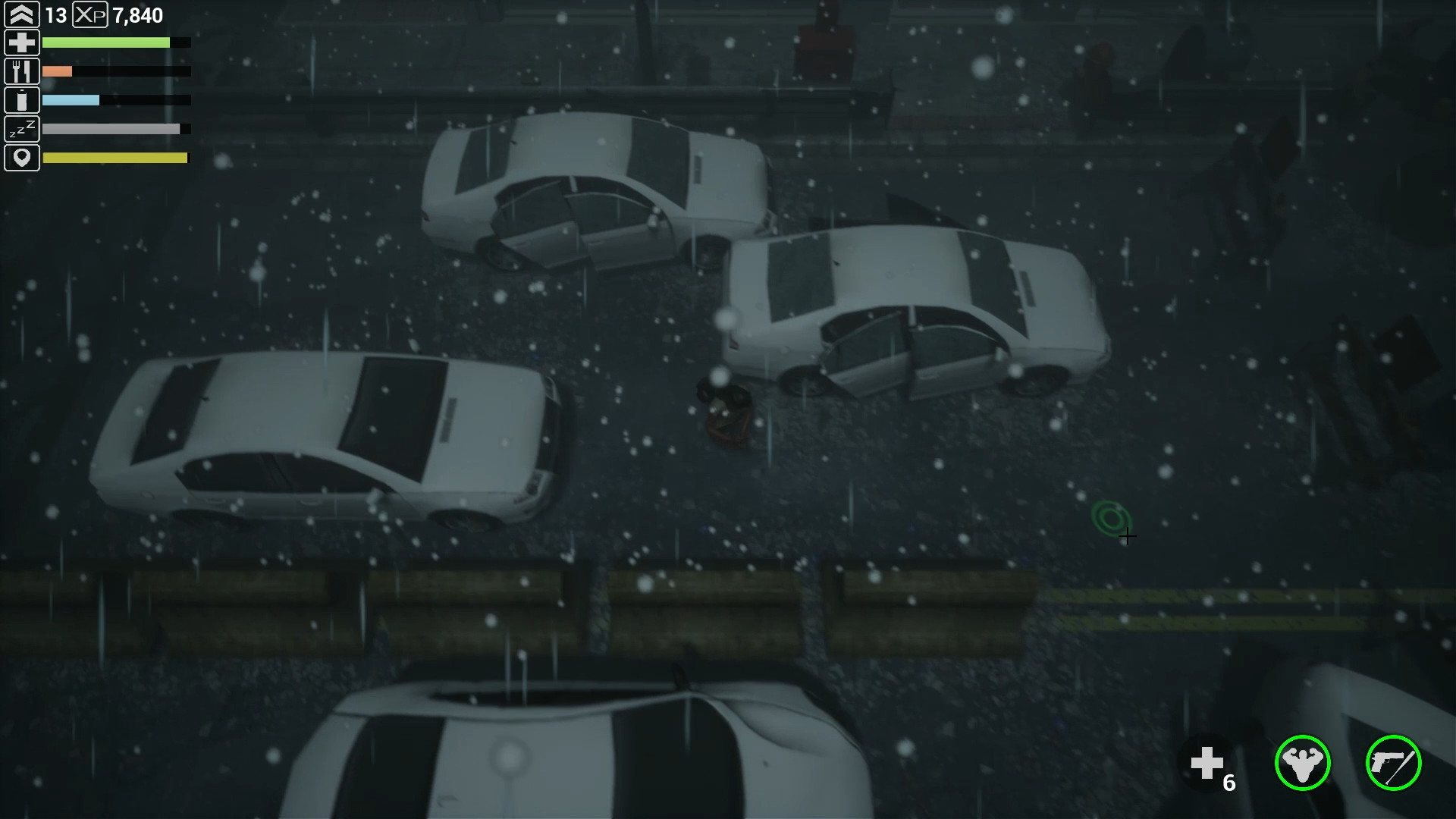1456x819 pixels.
Task: Click the blue thirst meter
Action: [x=72, y=100]
